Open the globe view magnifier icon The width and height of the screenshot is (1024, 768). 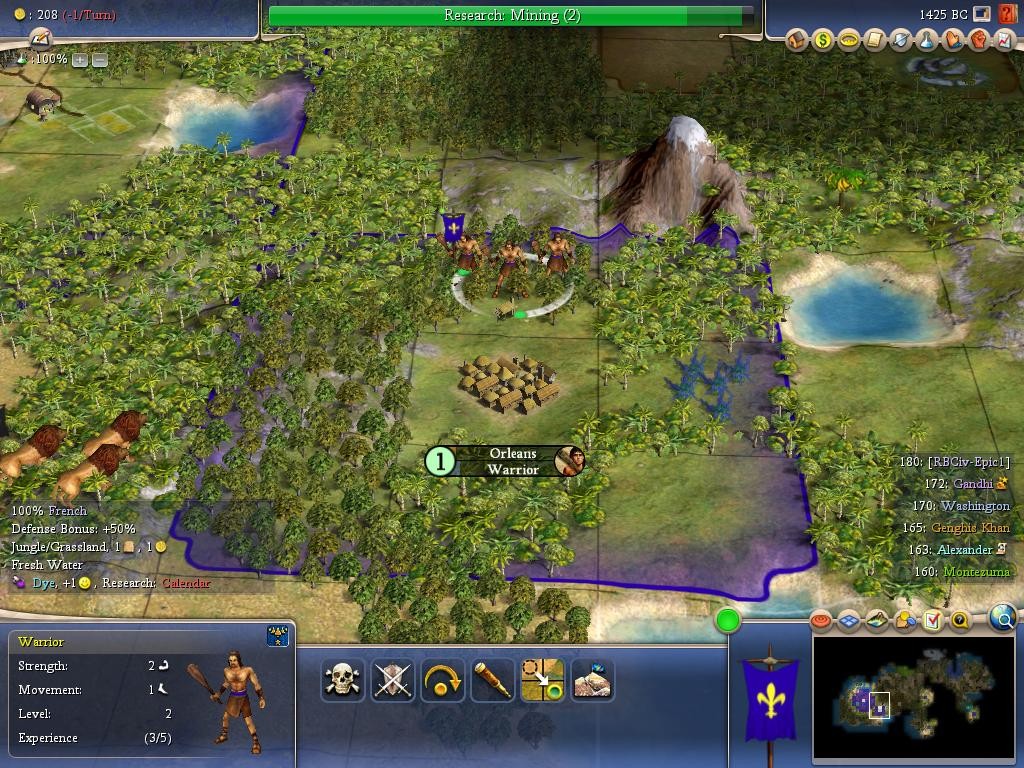click(1002, 619)
